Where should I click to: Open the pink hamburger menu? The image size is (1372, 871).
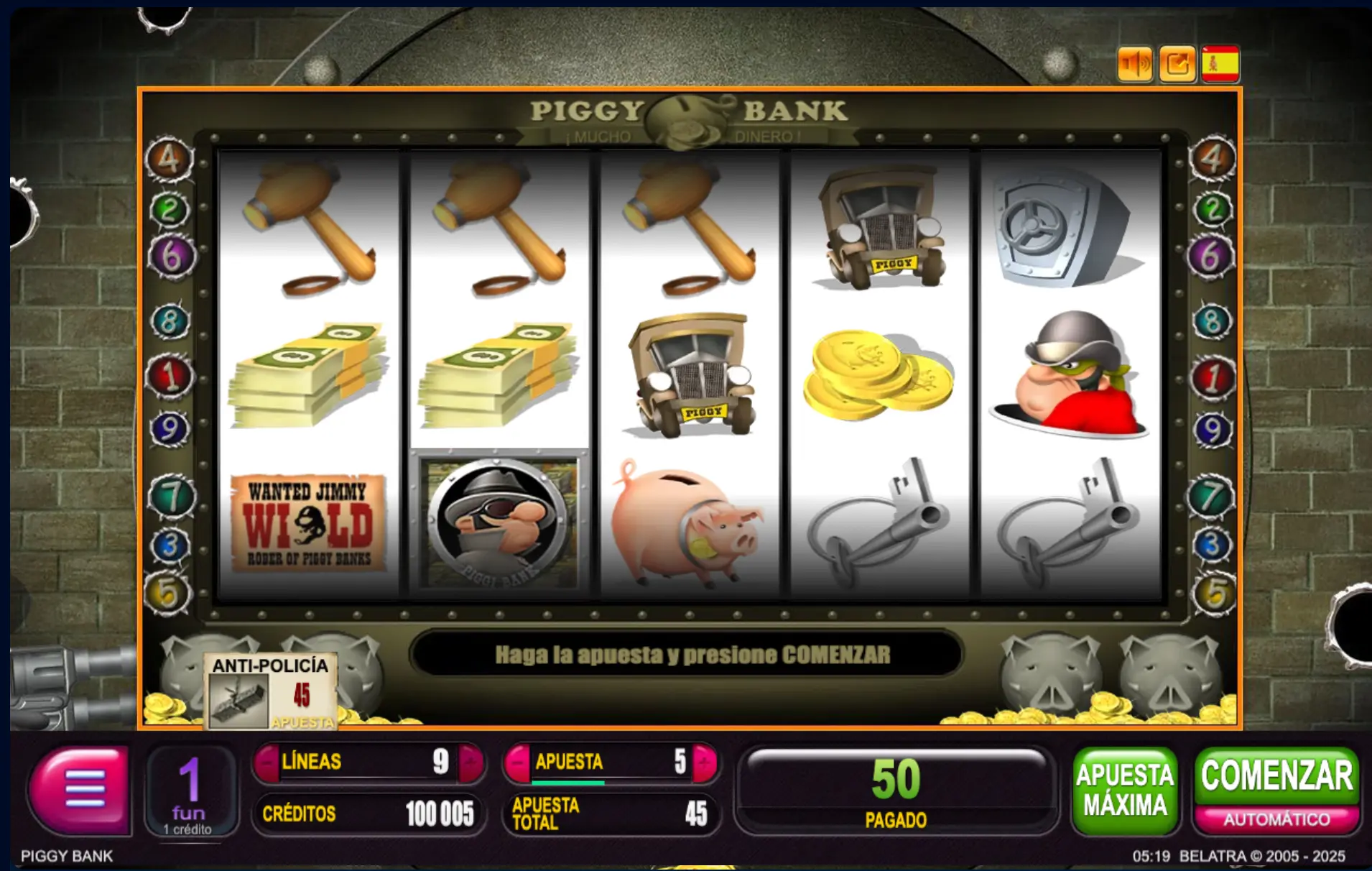click(x=80, y=788)
